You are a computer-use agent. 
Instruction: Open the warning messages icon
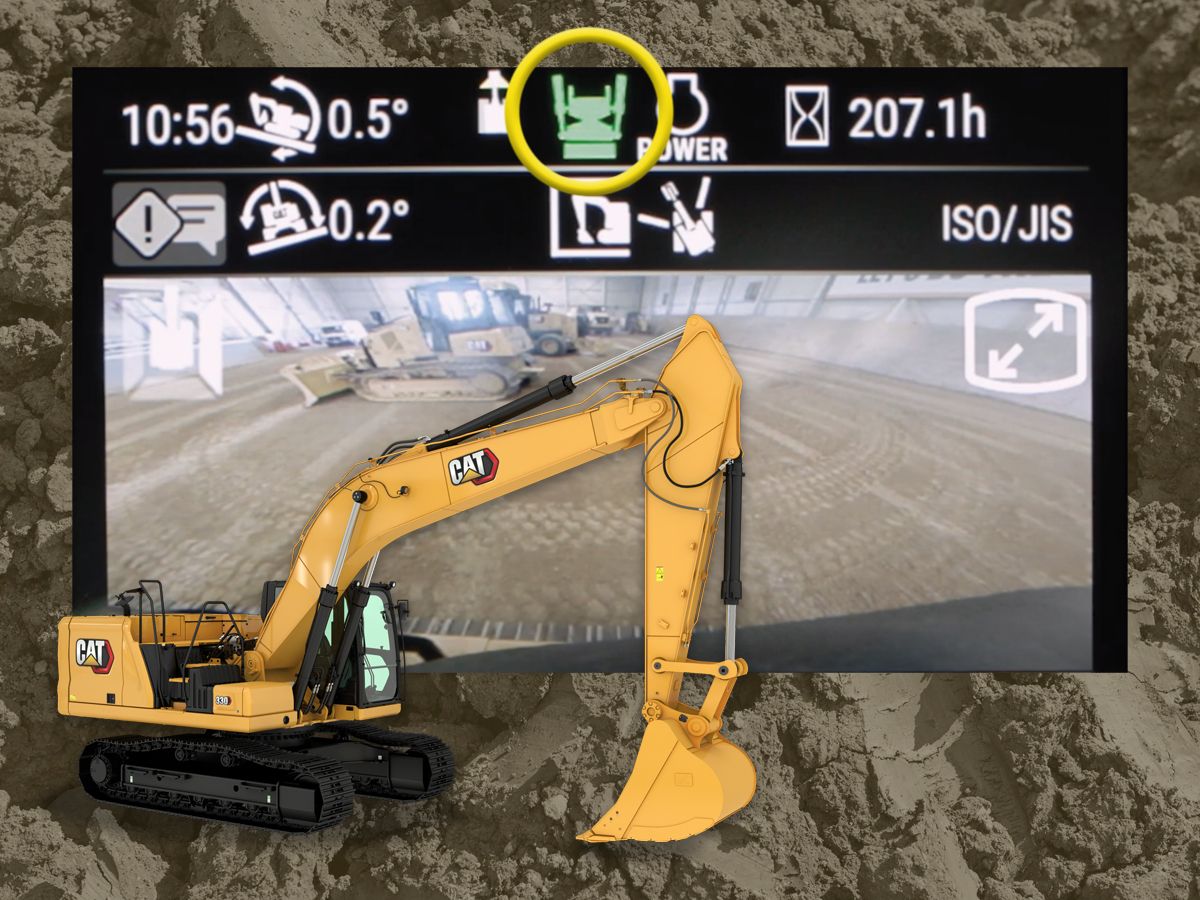pos(169,223)
